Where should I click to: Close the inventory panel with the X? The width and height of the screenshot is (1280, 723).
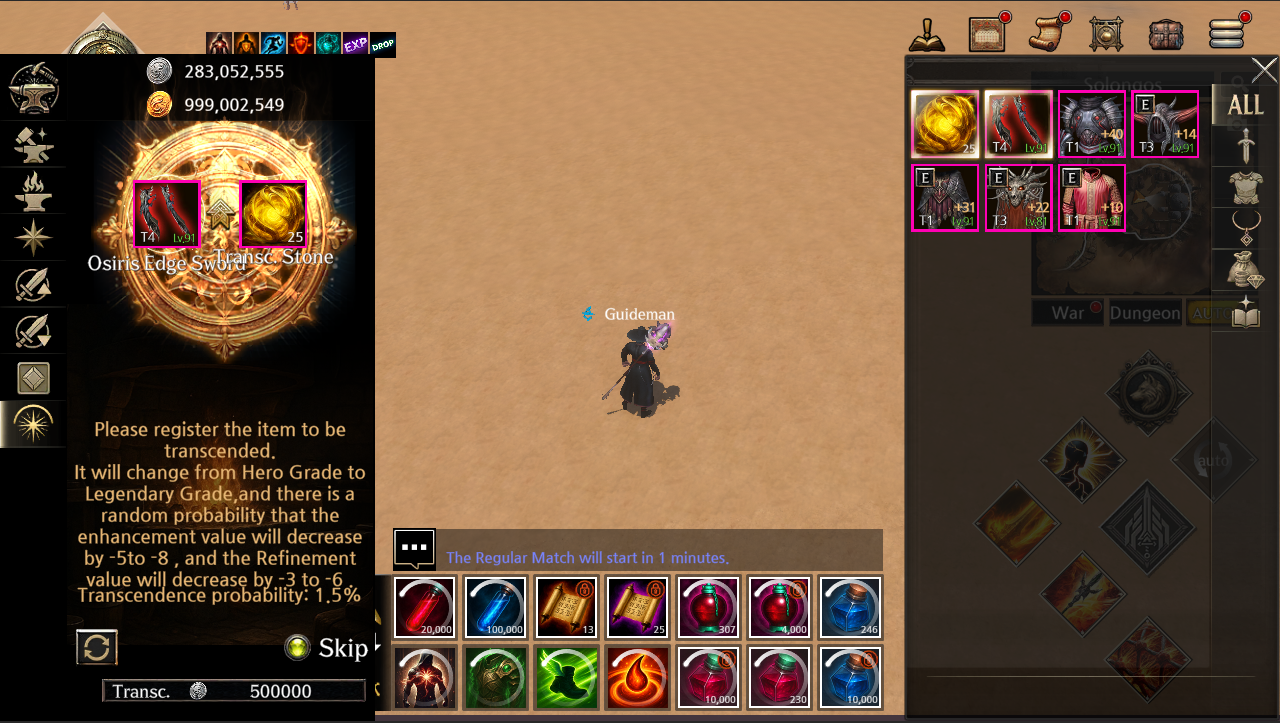point(1264,70)
